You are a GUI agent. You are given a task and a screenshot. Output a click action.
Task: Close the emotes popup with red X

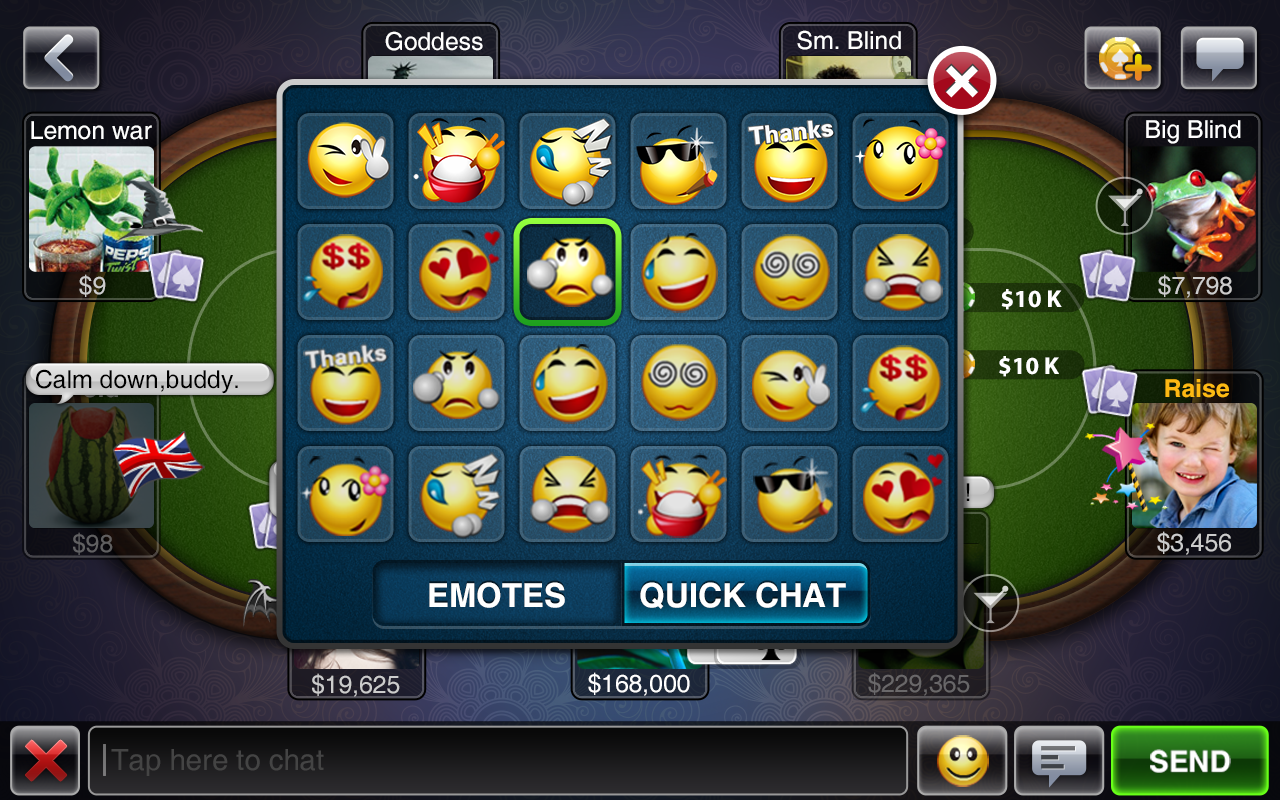(x=961, y=83)
